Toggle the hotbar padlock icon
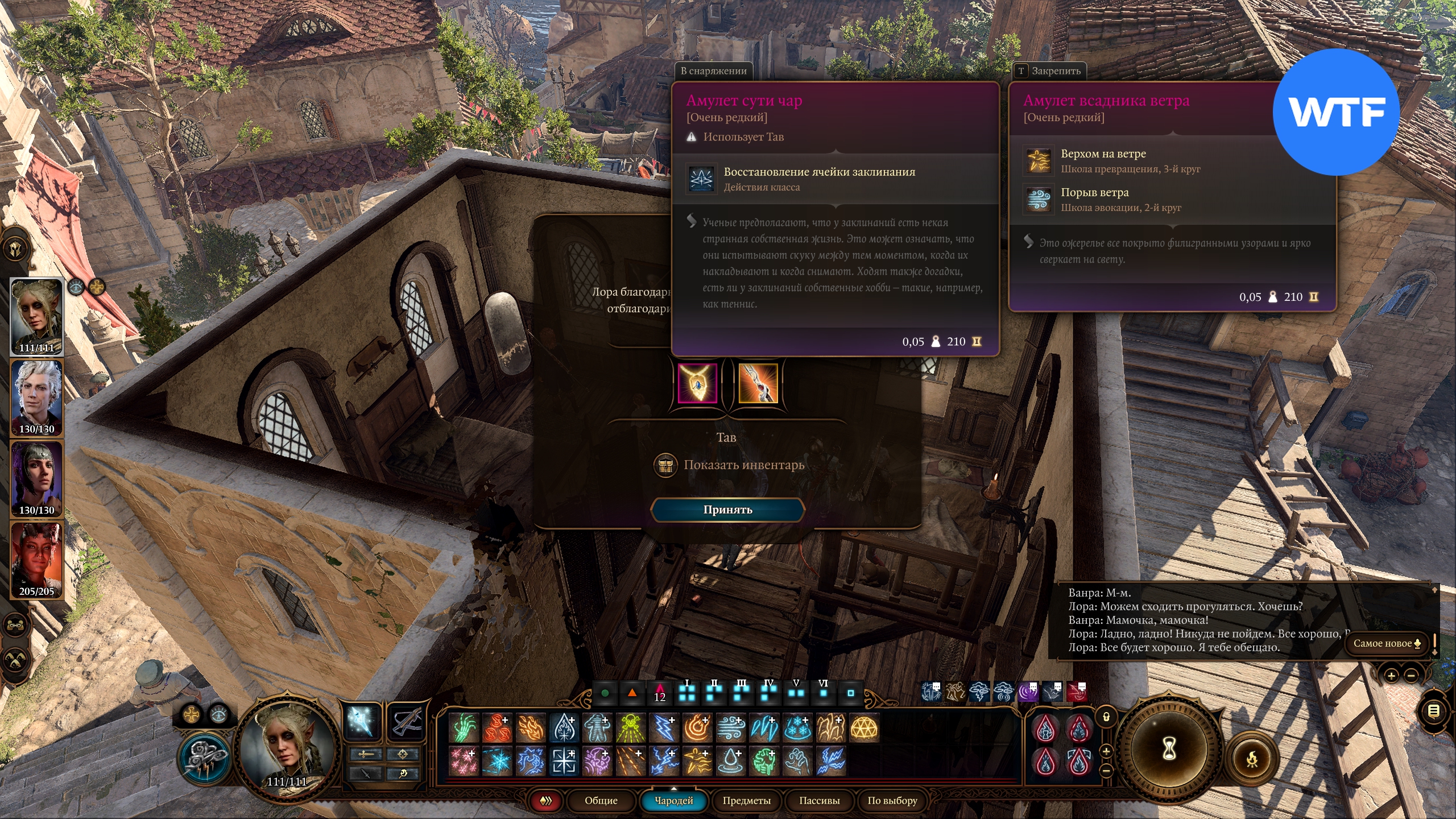 (1106, 717)
